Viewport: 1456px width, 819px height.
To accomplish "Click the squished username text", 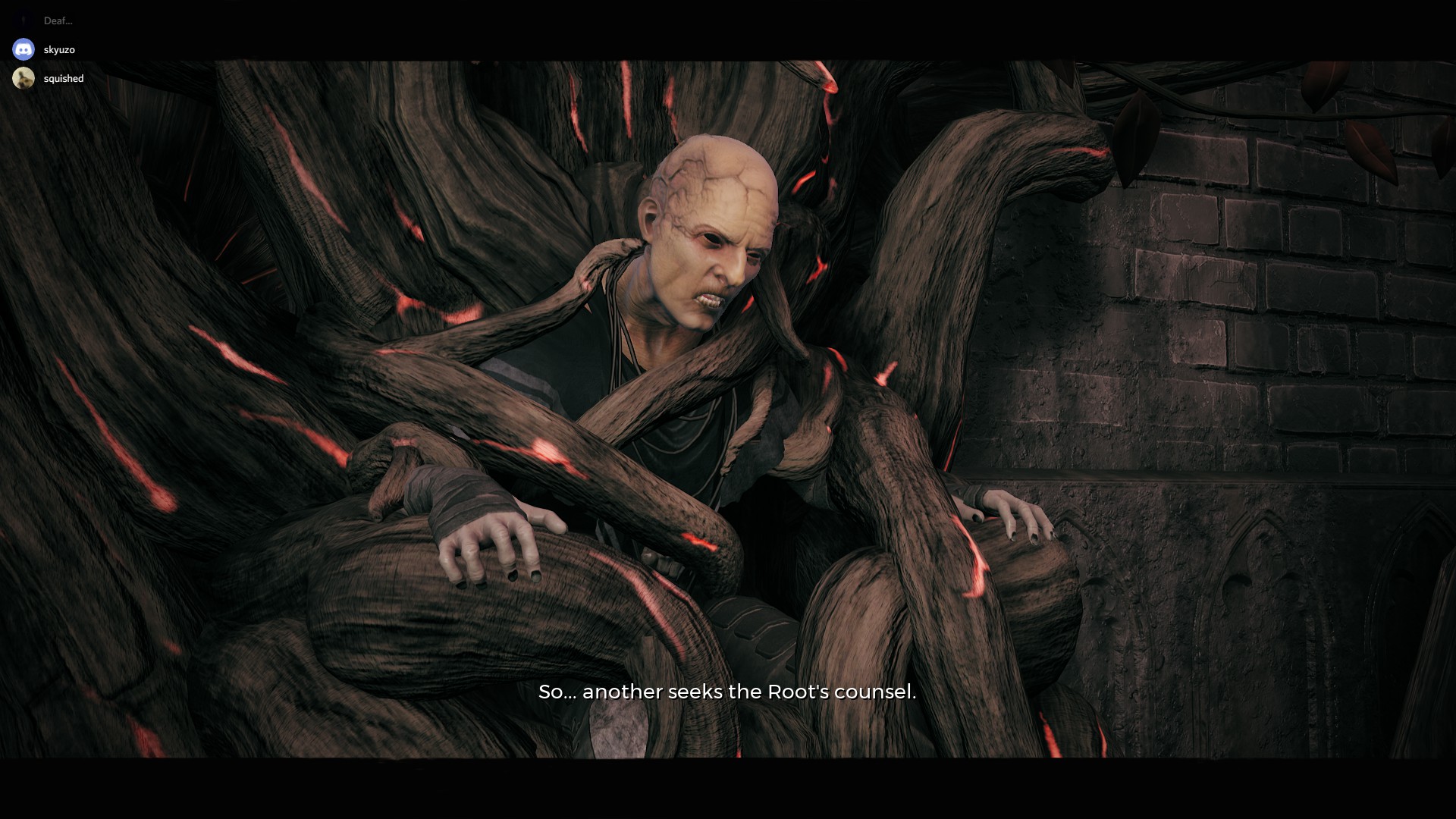I will click(63, 78).
